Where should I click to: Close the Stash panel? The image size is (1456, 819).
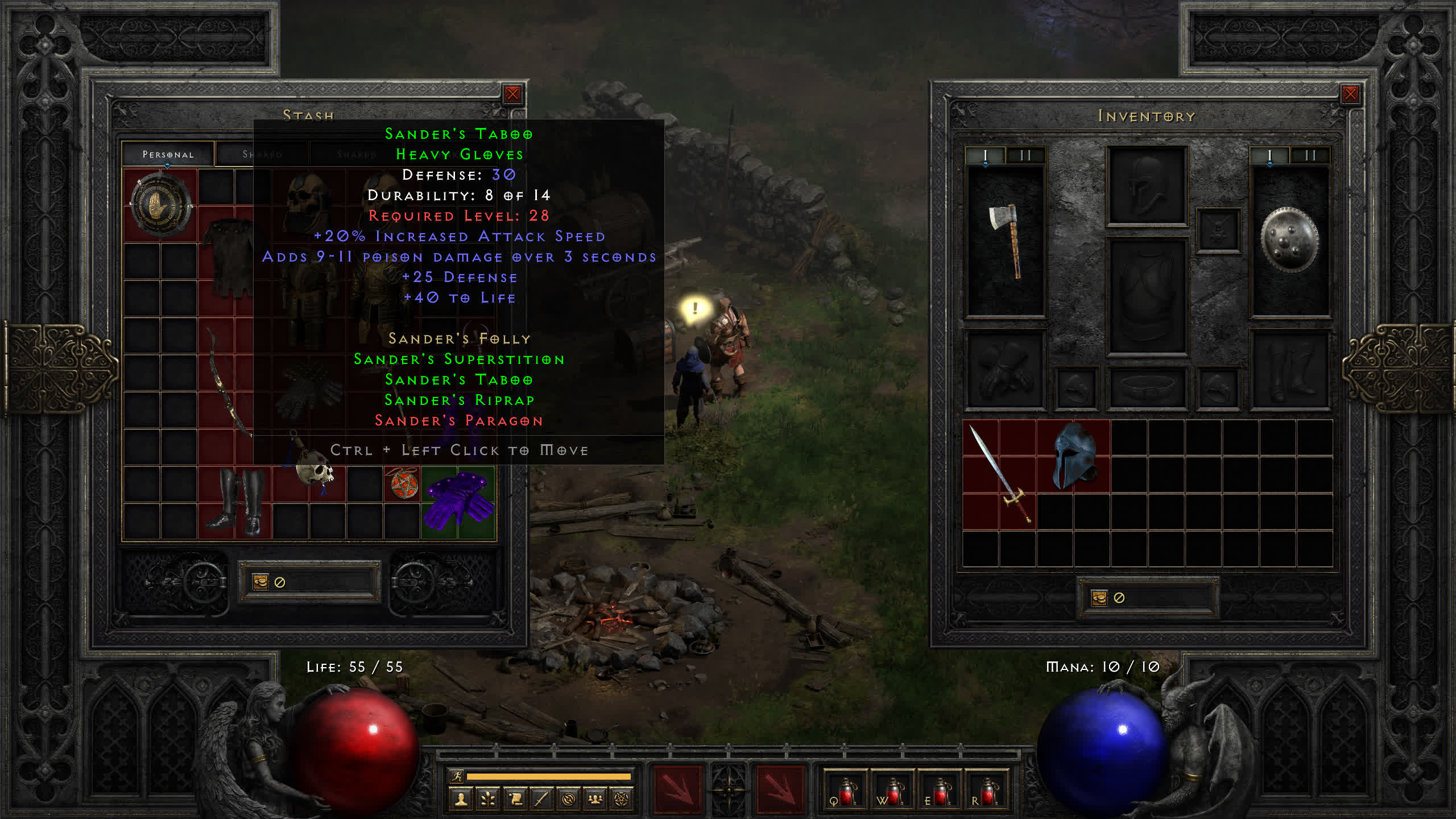click(x=512, y=94)
